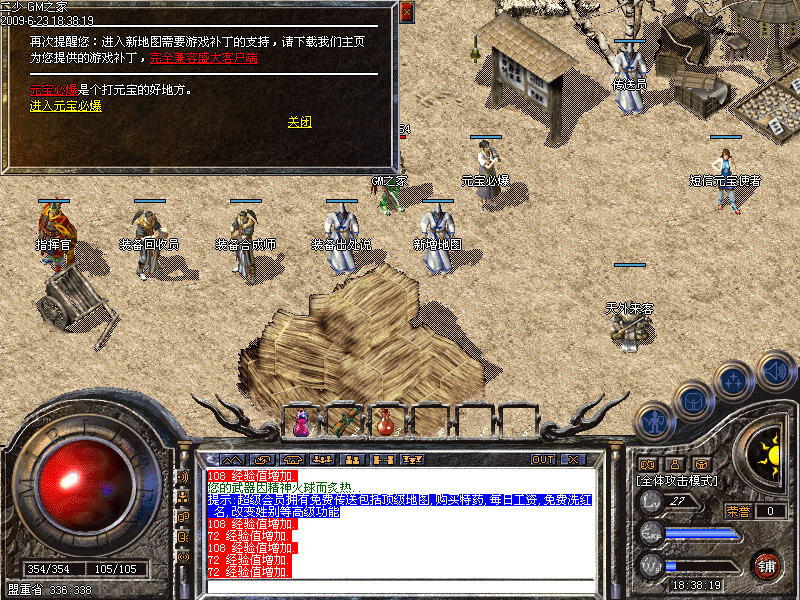Use the red potion flask in the belt
This screenshot has width=800, height=600.
click(x=386, y=423)
